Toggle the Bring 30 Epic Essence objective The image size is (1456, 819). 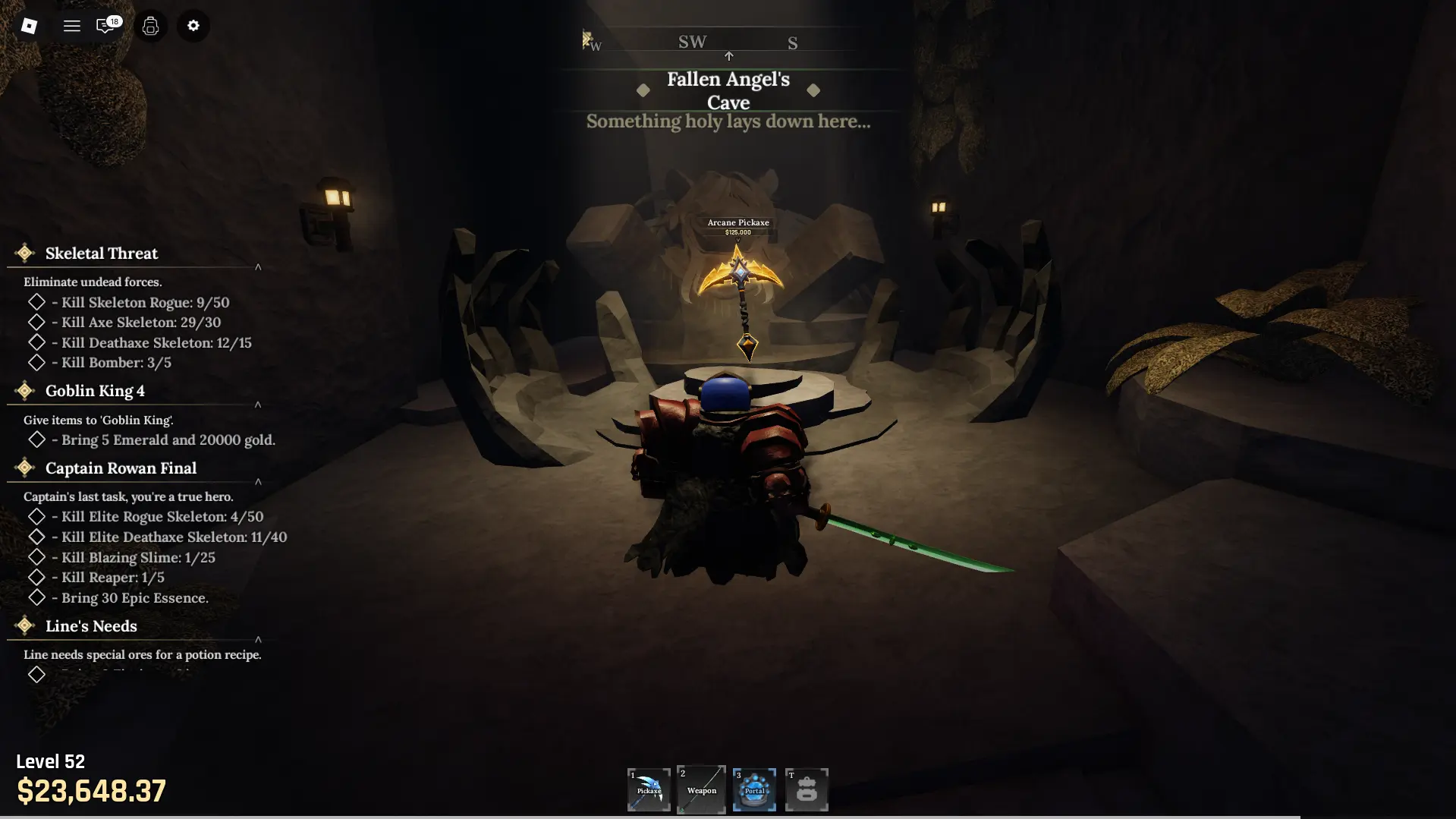coord(37,597)
